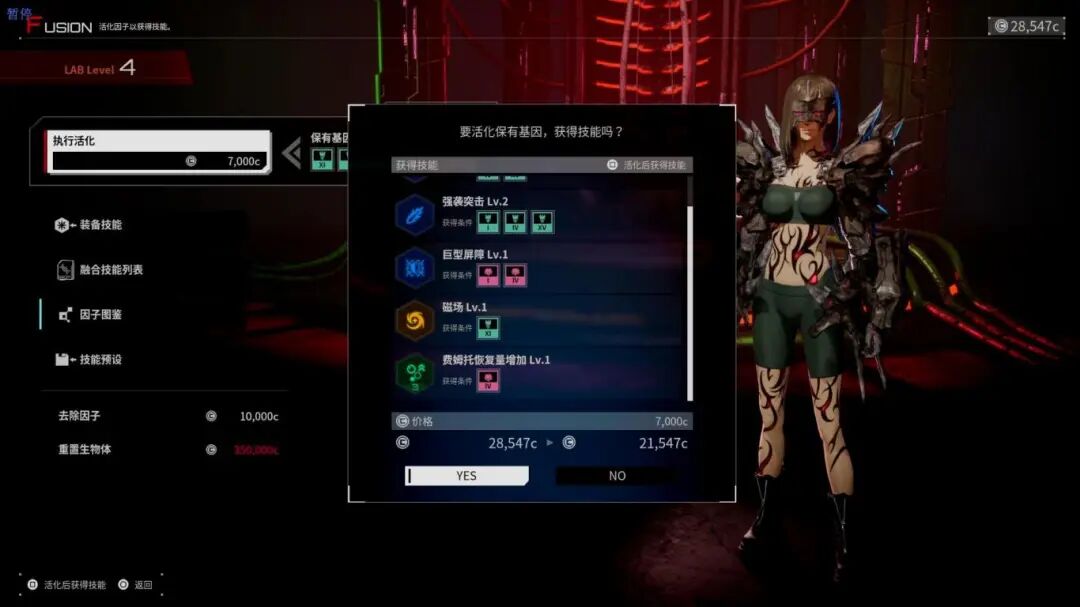Select the 磁场 Lv.1 skill row
The width and height of the screenshot is (1080, 607).
540,320
